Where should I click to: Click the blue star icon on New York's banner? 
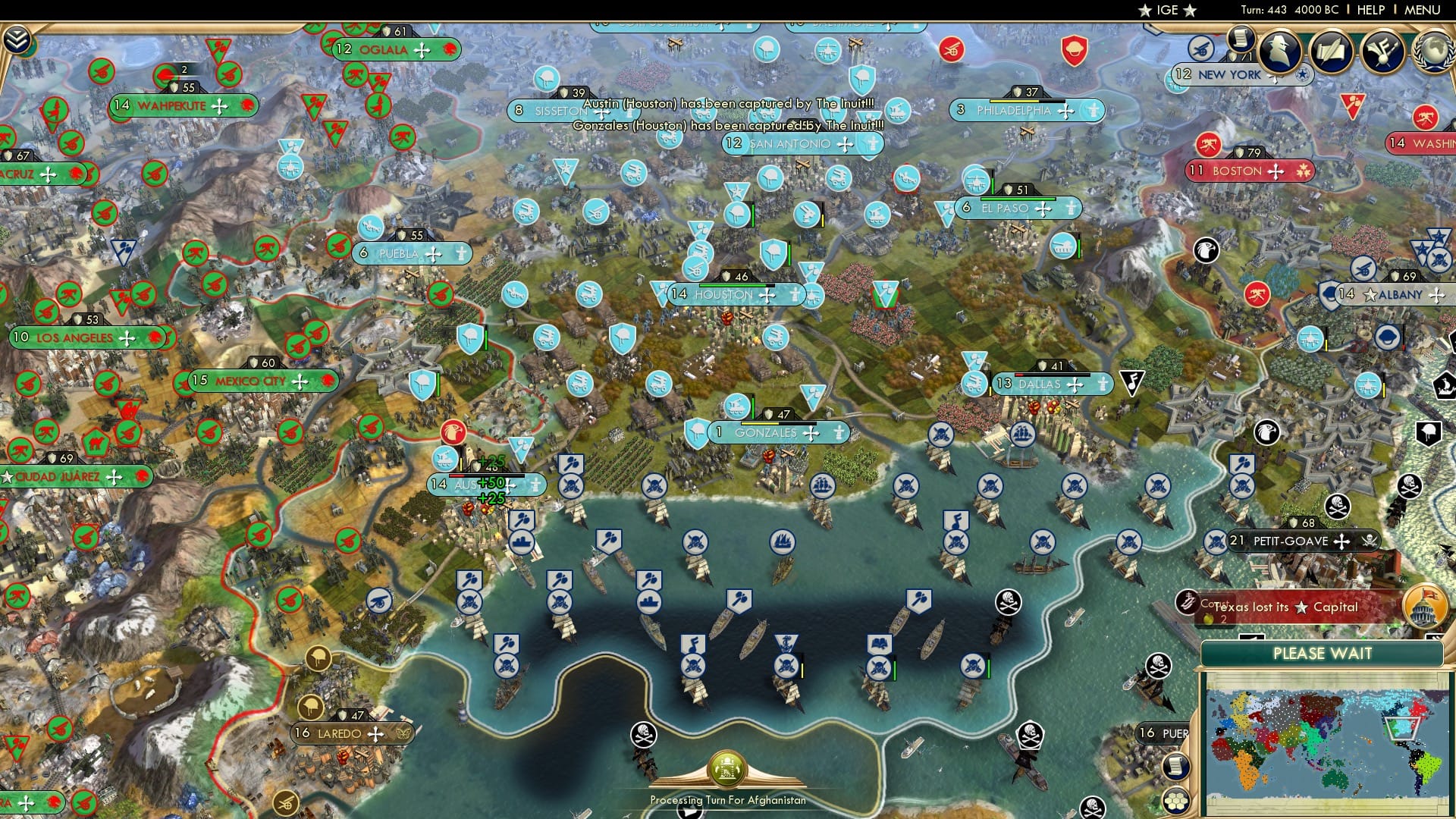tap(1301, 76)
